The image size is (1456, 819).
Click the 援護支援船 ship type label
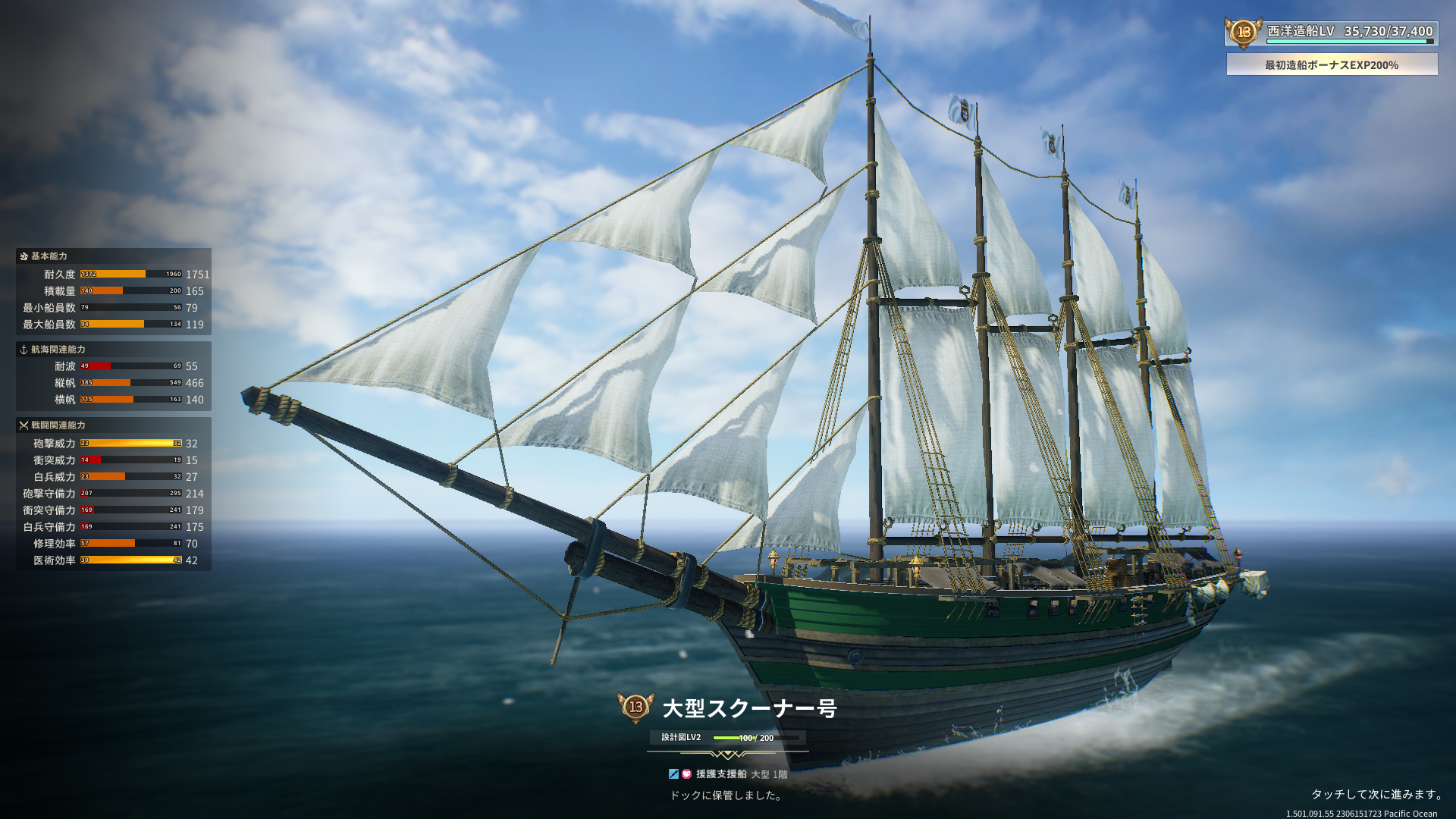(x=721, y=774)
